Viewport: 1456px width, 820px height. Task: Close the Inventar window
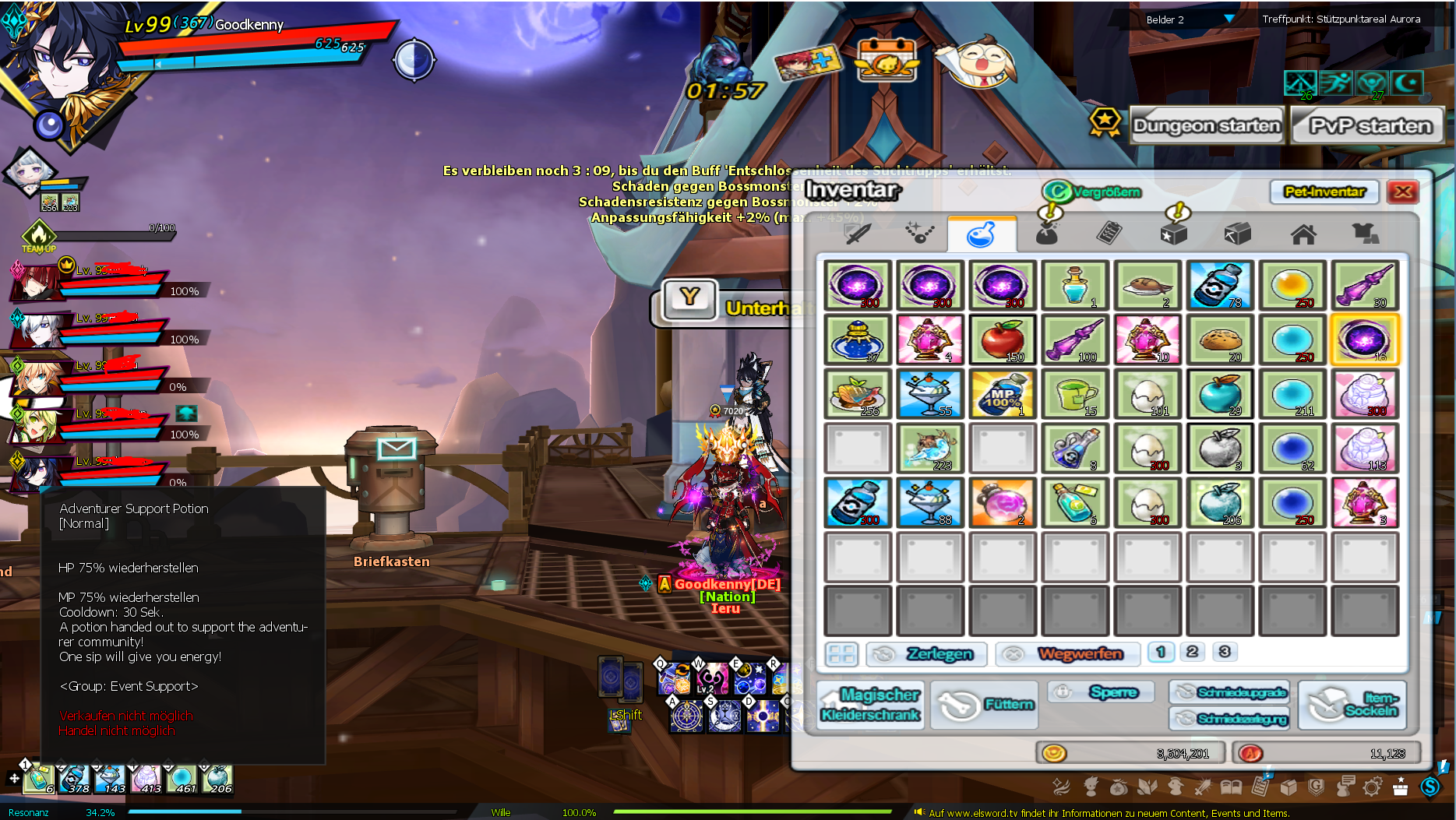tap(1403, 192)
